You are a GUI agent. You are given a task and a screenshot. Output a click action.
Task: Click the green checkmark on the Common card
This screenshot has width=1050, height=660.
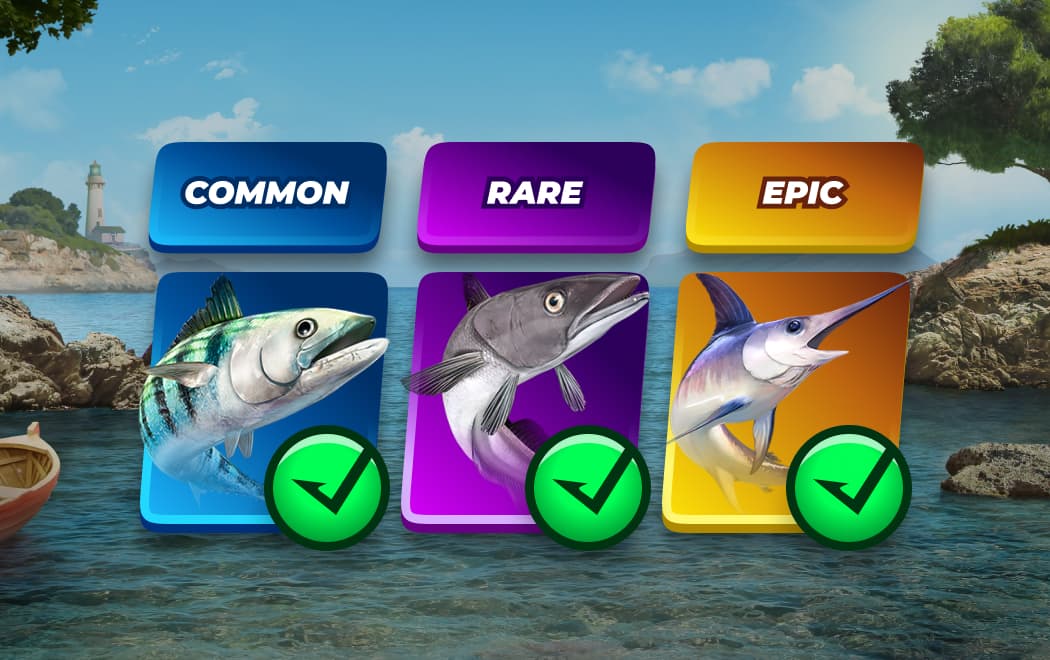click(327, 487)
